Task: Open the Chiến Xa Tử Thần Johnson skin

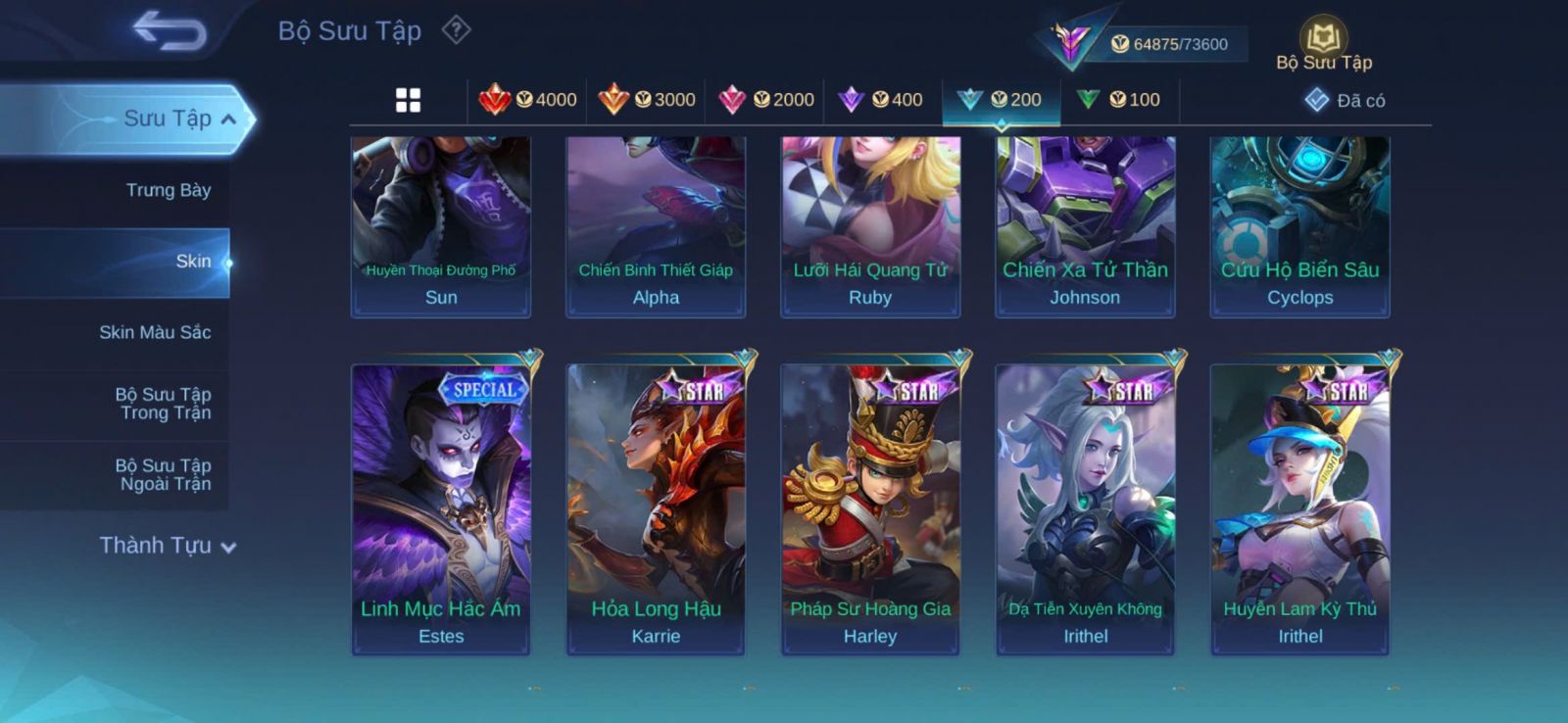Action: point(1085,227)
